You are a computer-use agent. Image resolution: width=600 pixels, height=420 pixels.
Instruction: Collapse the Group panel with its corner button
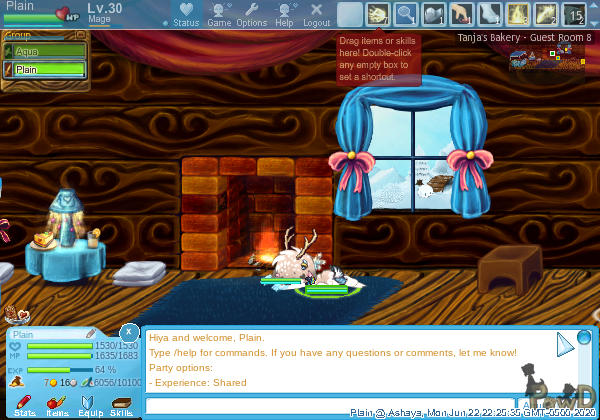click(83, 36)
